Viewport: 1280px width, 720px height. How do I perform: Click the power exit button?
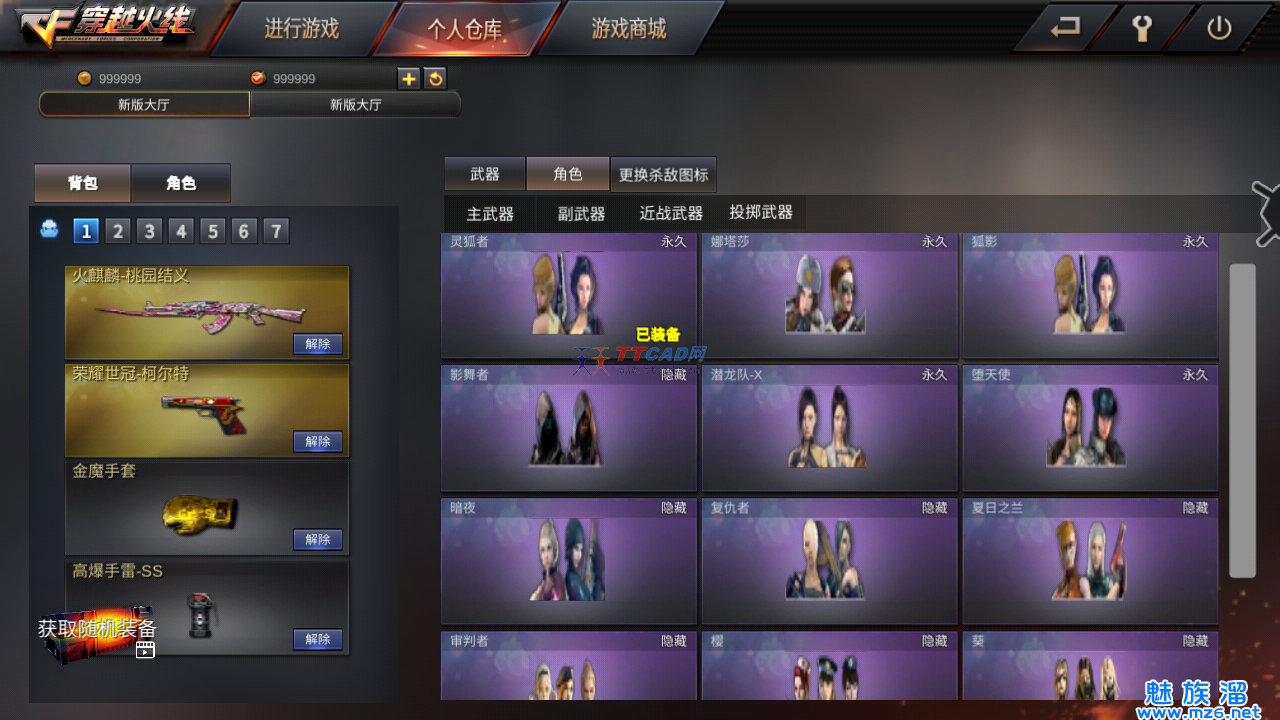click(x=1218, y=28)
